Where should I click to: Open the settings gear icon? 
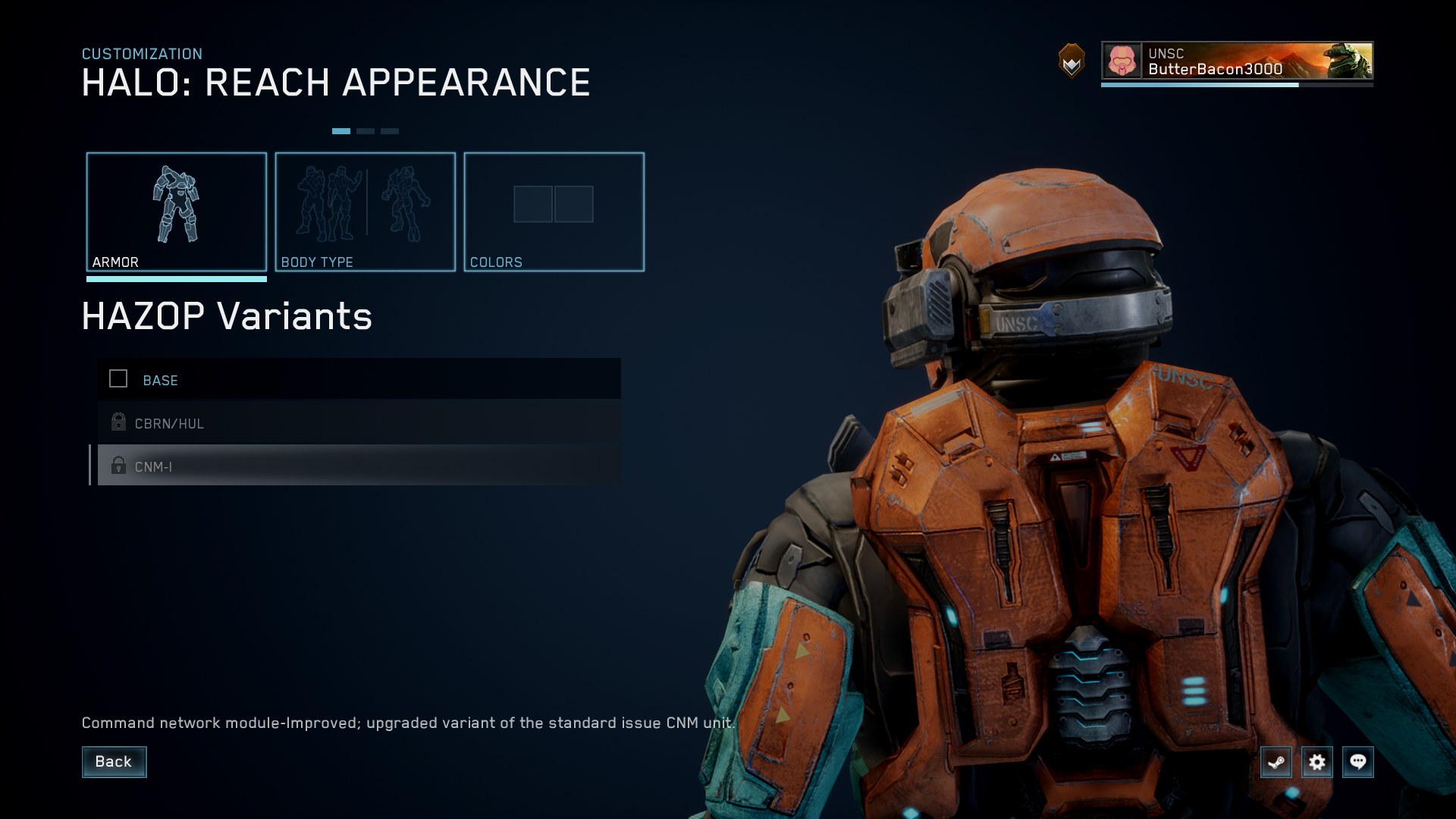[1317, 762]
